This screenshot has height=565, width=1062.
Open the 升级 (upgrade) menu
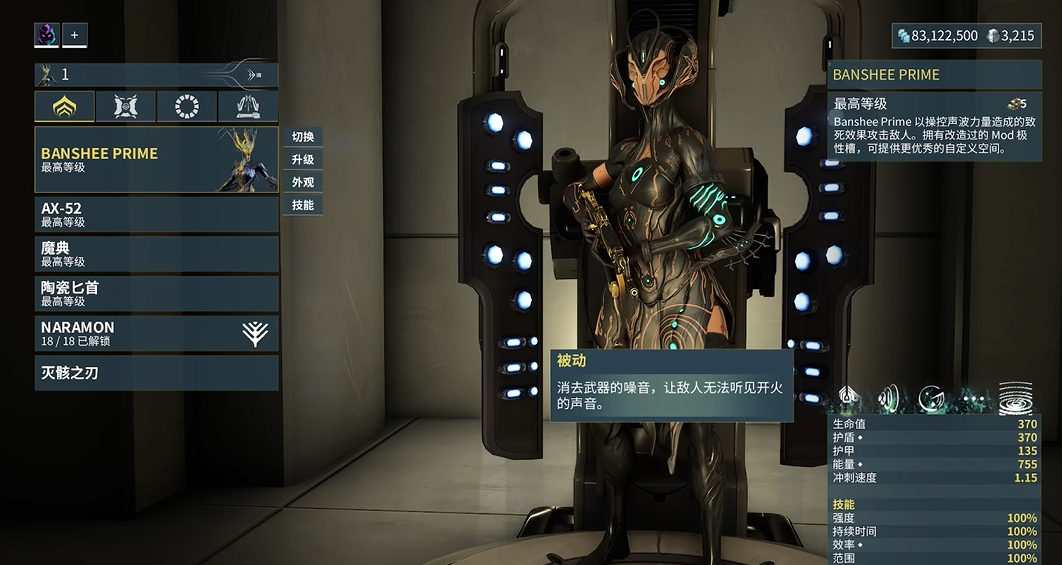[x=303, y=160]
